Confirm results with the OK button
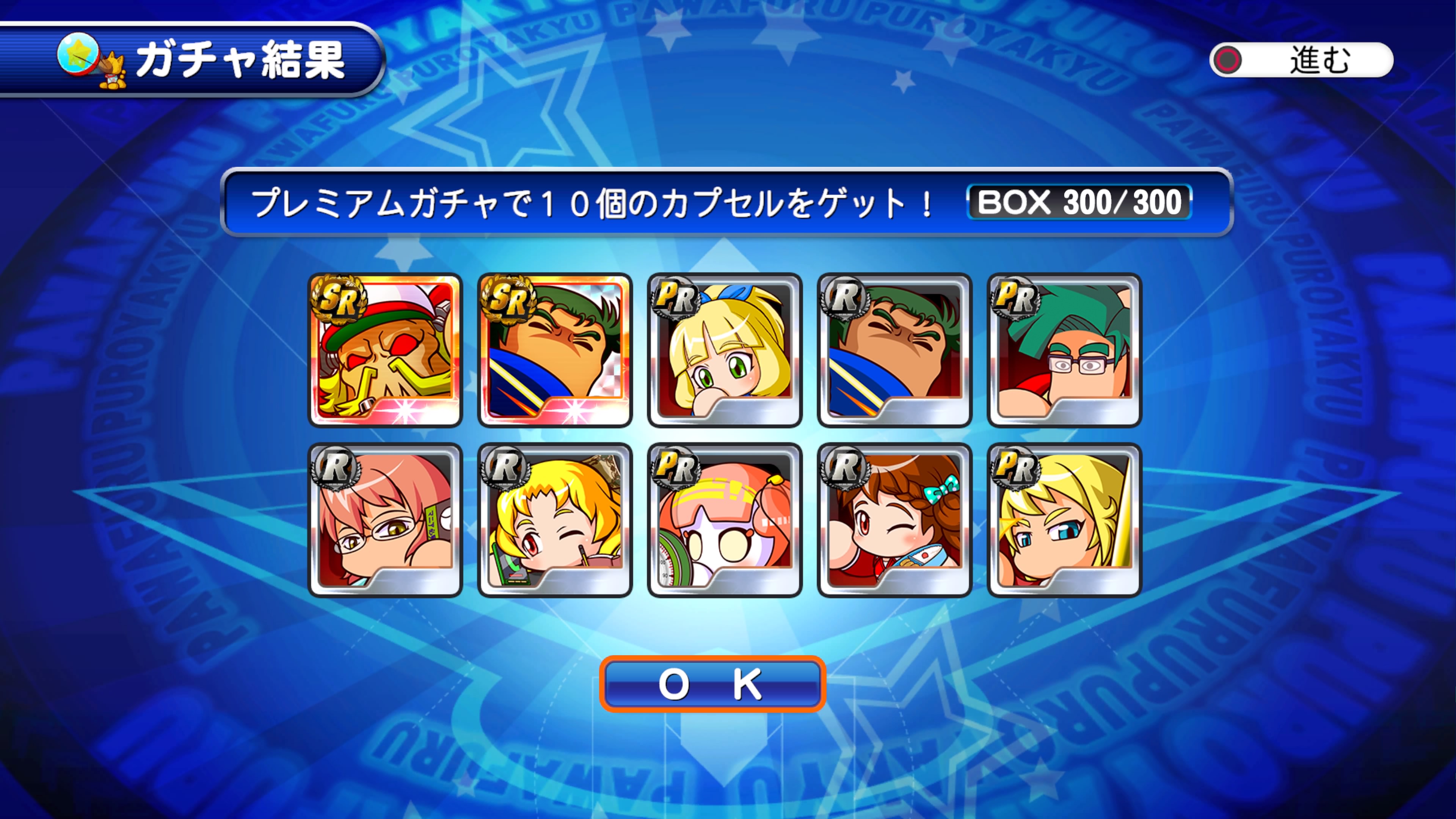This screenshot has width=1456, height=819. tap(712, 684)
